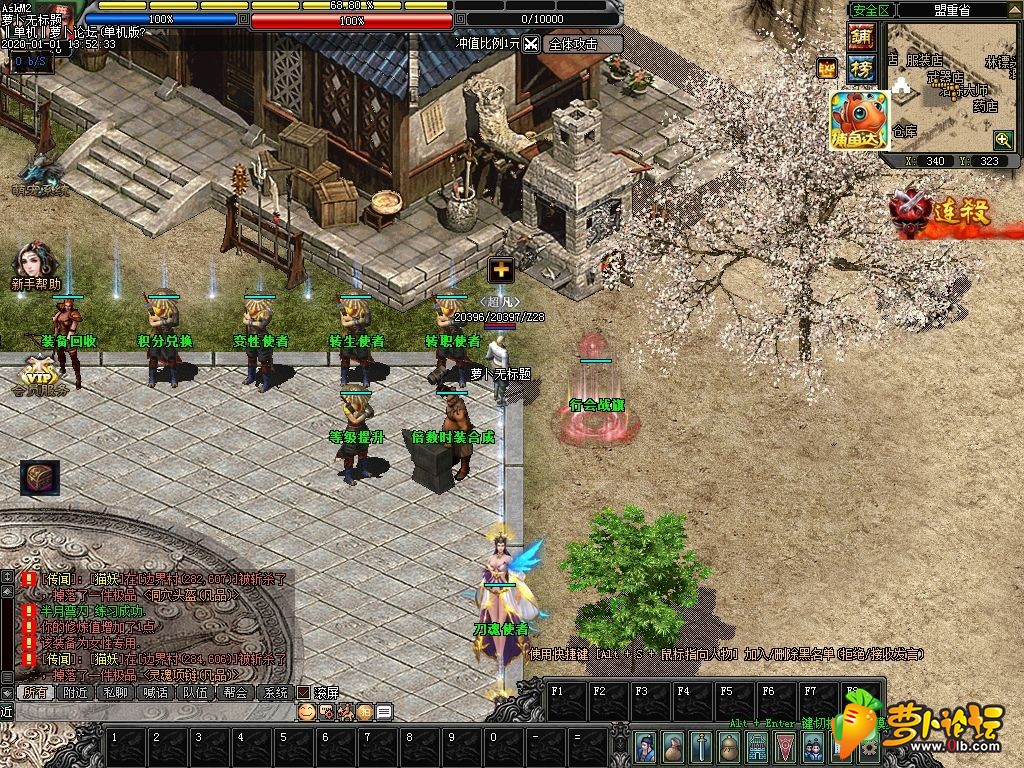
Task: Open the 榜 ranking button
Action: [860, 68]
